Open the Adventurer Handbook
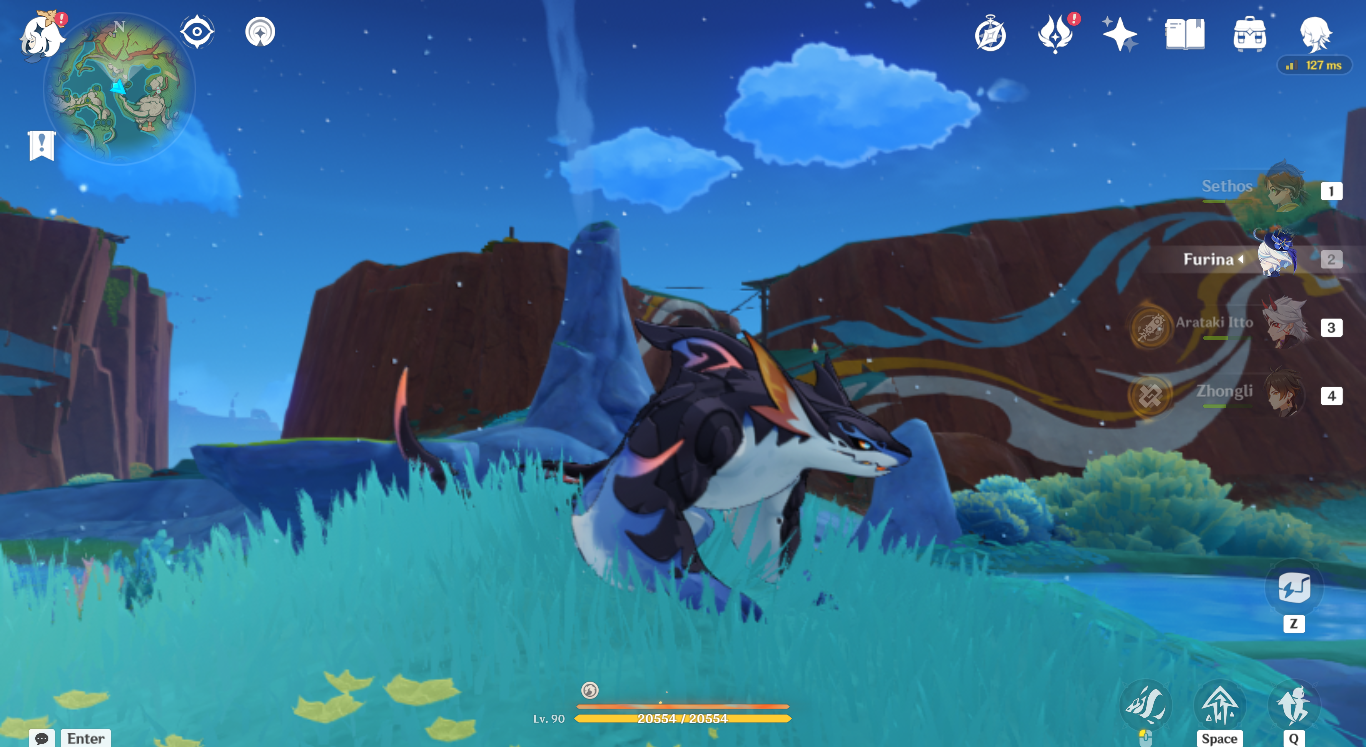This screenshot has width=1366, height=747. (x=1184, y=32)
